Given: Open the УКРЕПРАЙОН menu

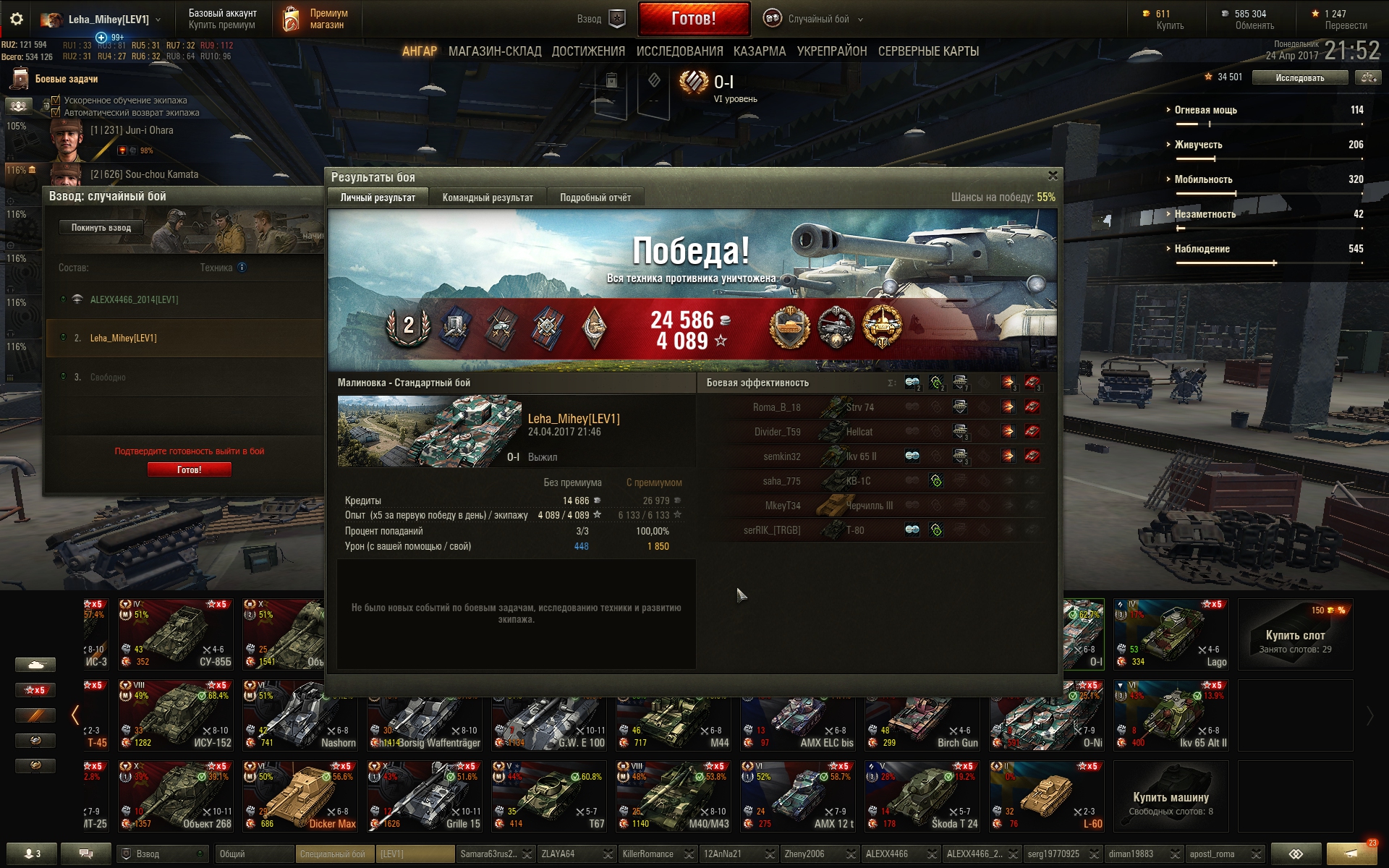Looking at the screenshot, I should click(831, 51).
